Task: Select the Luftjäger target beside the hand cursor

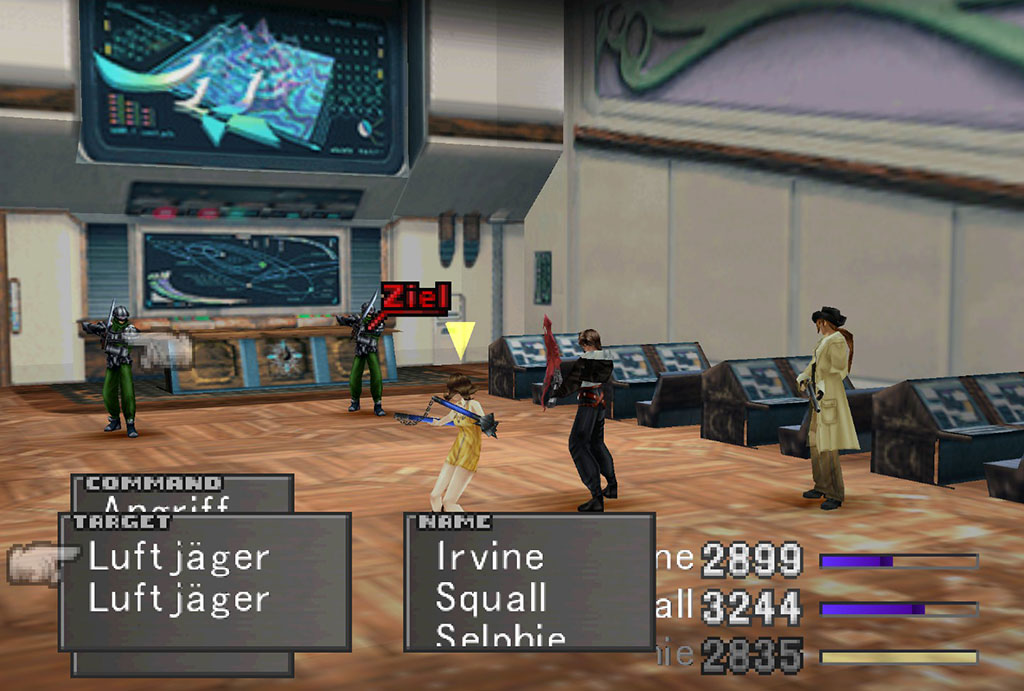Action: [x=179, y=557]
